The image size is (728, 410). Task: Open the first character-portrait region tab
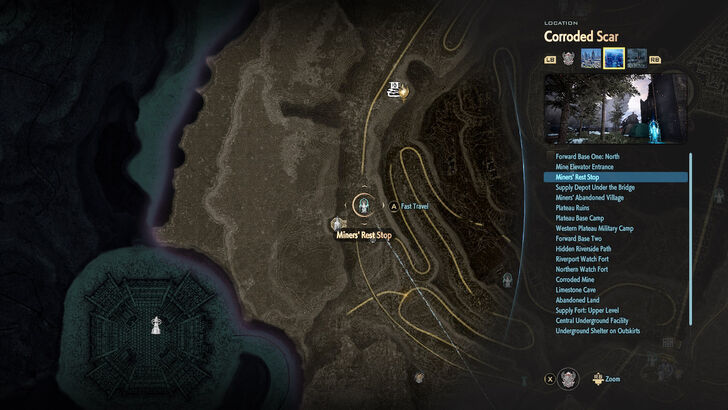568,59
